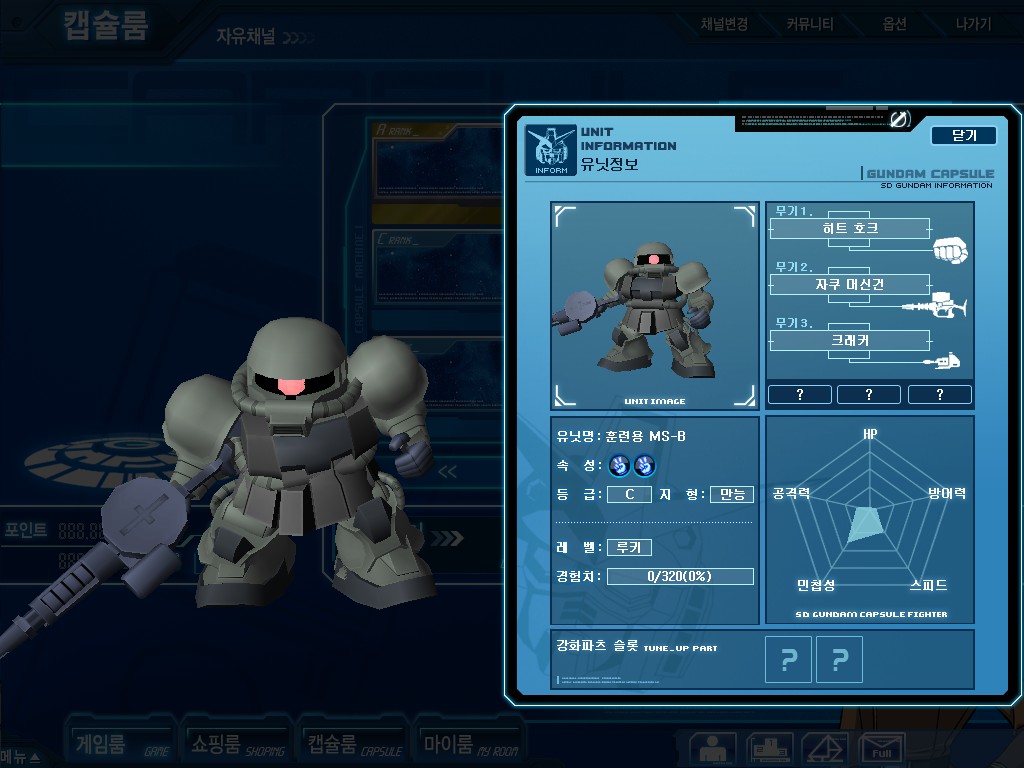Expand the 메뉴 menu arrow
This screenshot has height=768, width=1024.
22,757
